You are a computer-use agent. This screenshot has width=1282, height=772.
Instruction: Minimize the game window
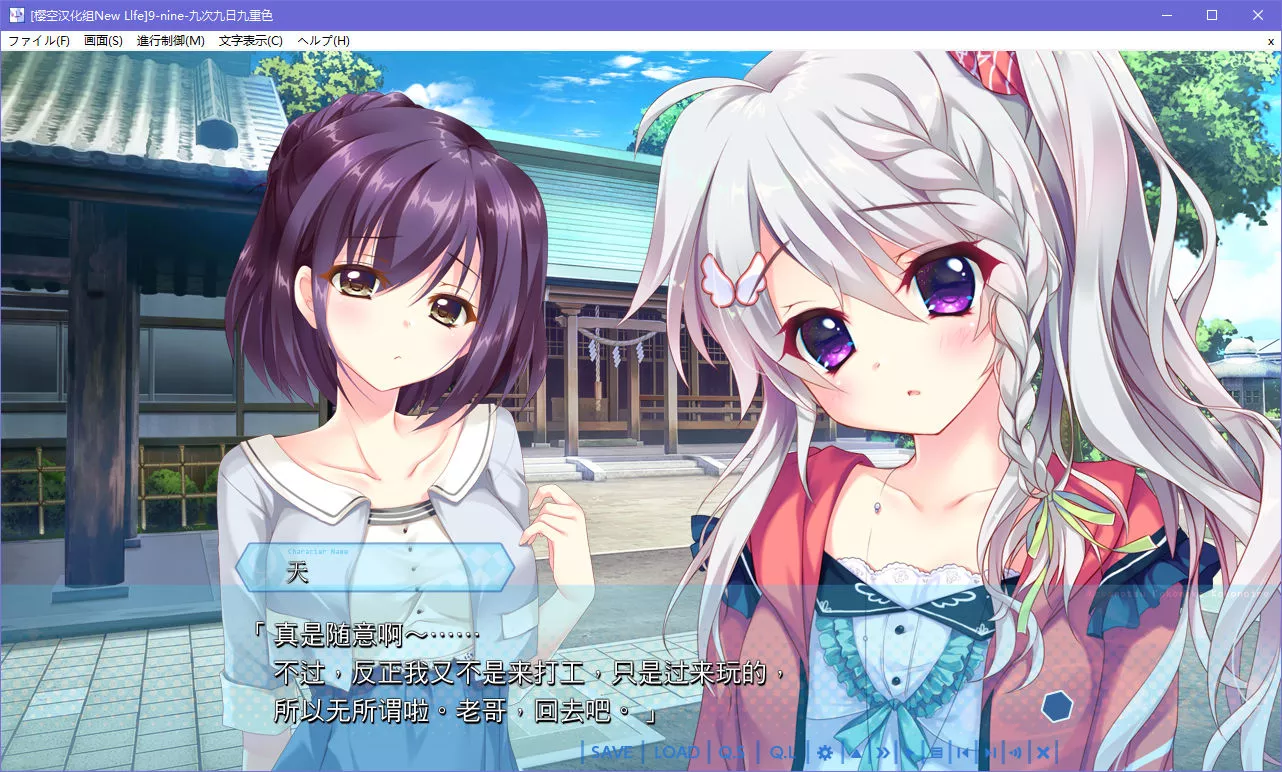tap(1166, 15)
